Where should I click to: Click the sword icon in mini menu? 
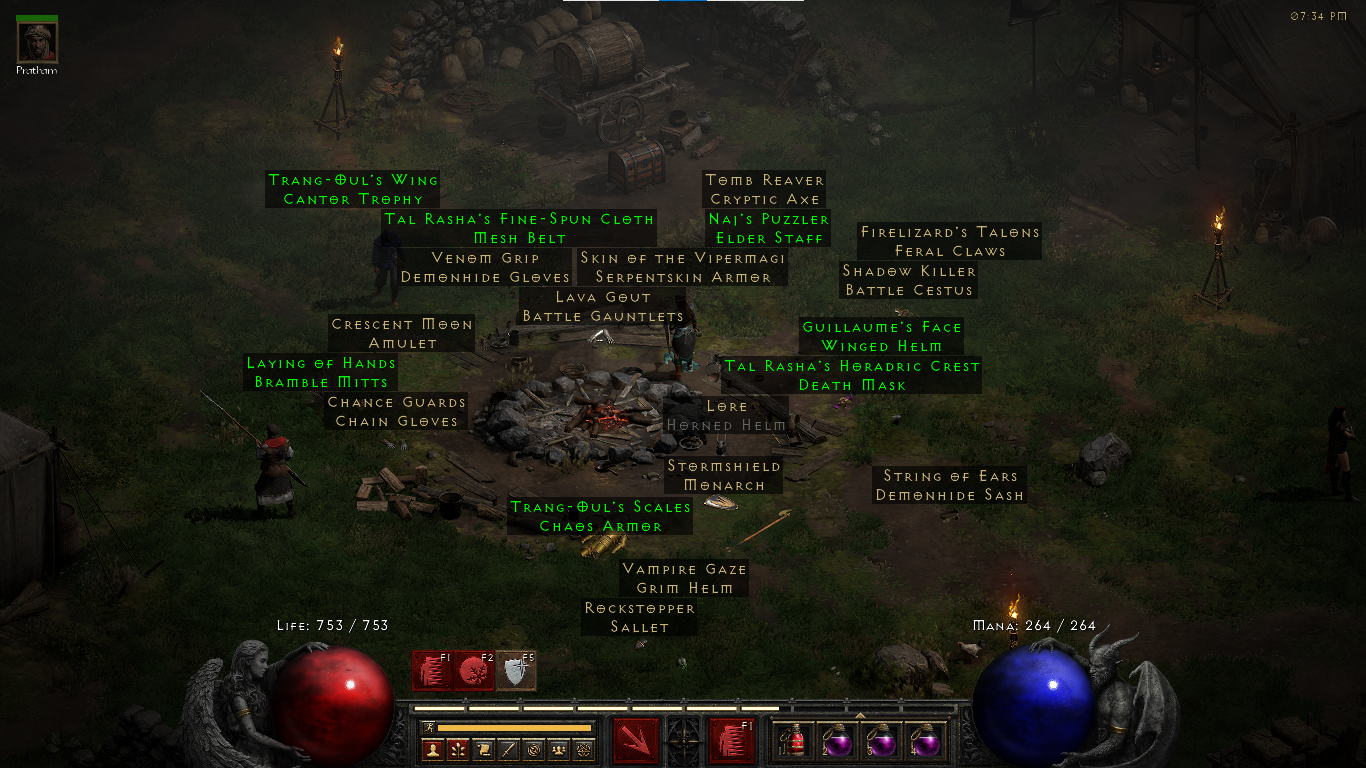pyautogui.click(x=508, y=749)
